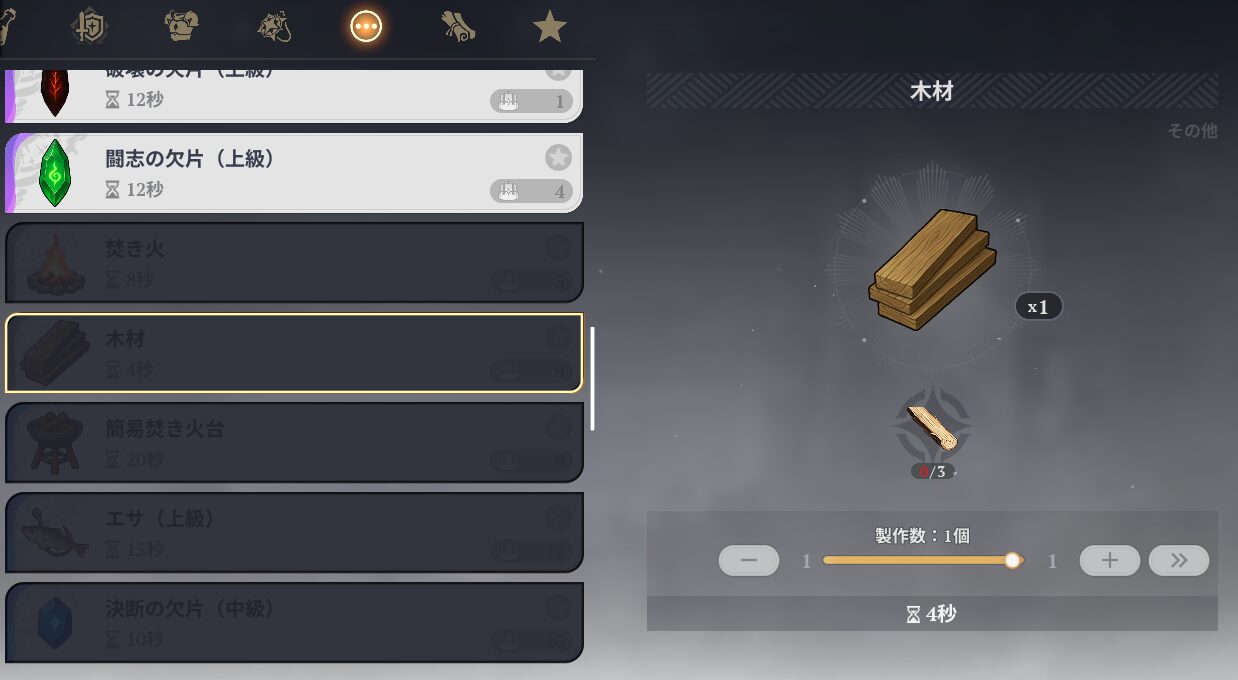Switch to the sword and shield crafting tab
The height and width of the screenshot is (680, 1238).
90,26
